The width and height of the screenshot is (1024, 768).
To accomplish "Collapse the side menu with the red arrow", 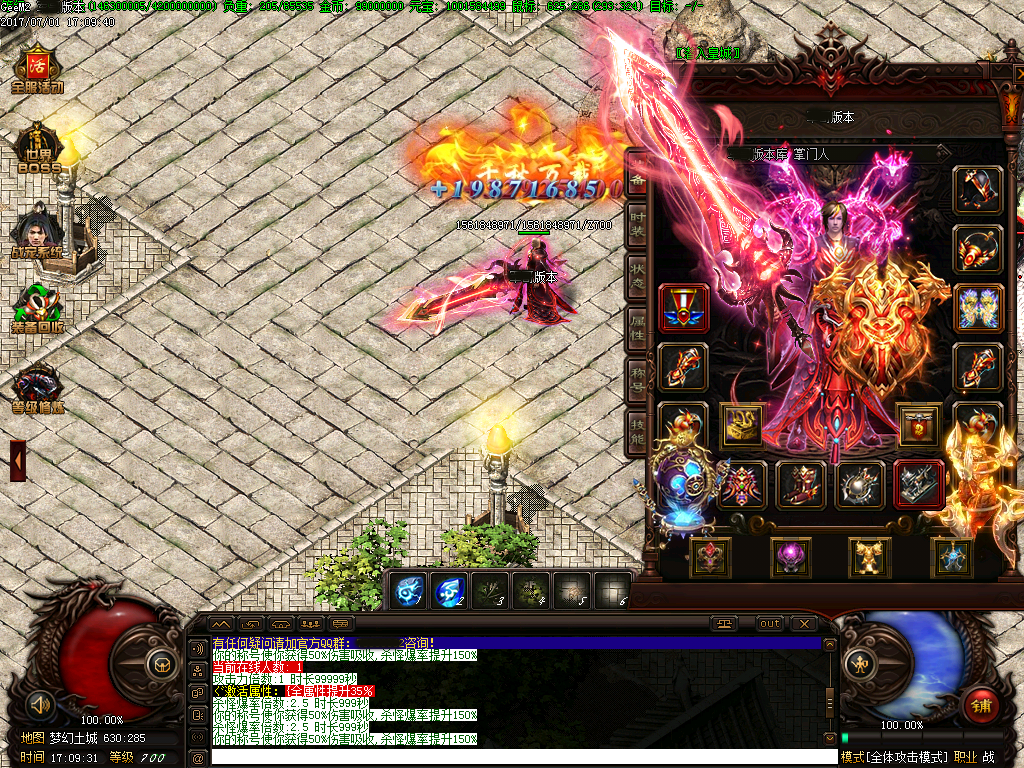I will click(x=18, y=460).
